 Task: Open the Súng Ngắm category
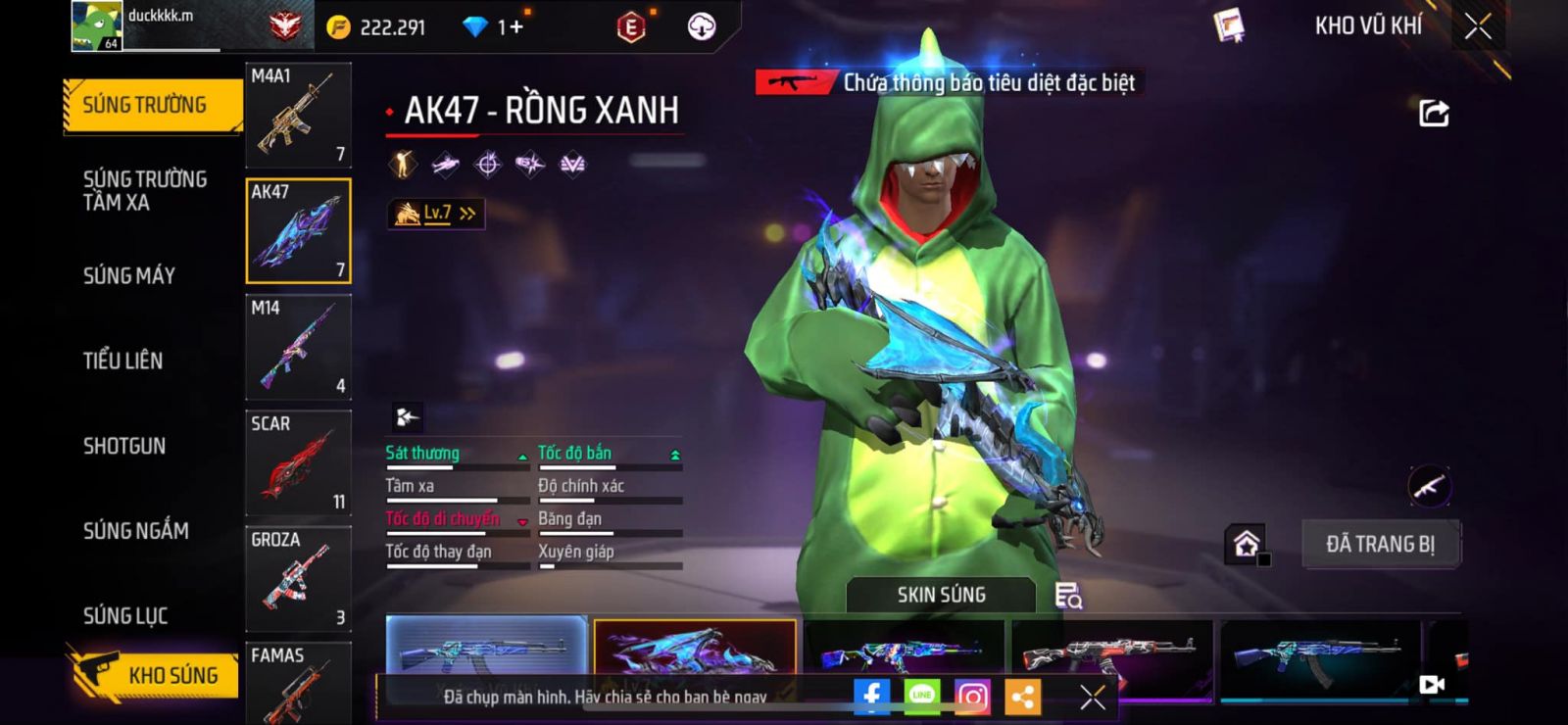tap(136, 531)
